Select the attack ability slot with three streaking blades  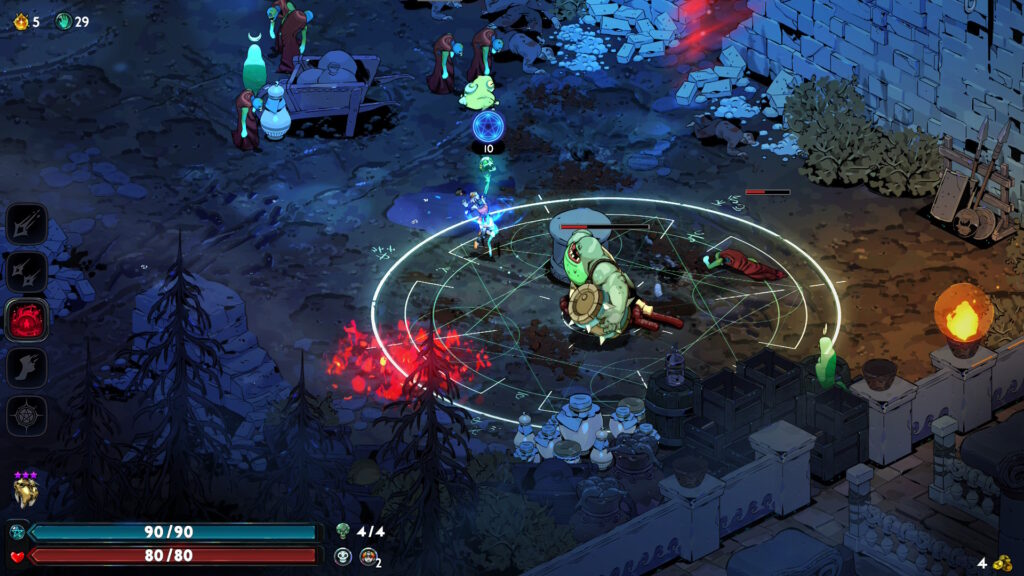pyautogui.click(x=27, y=223)
